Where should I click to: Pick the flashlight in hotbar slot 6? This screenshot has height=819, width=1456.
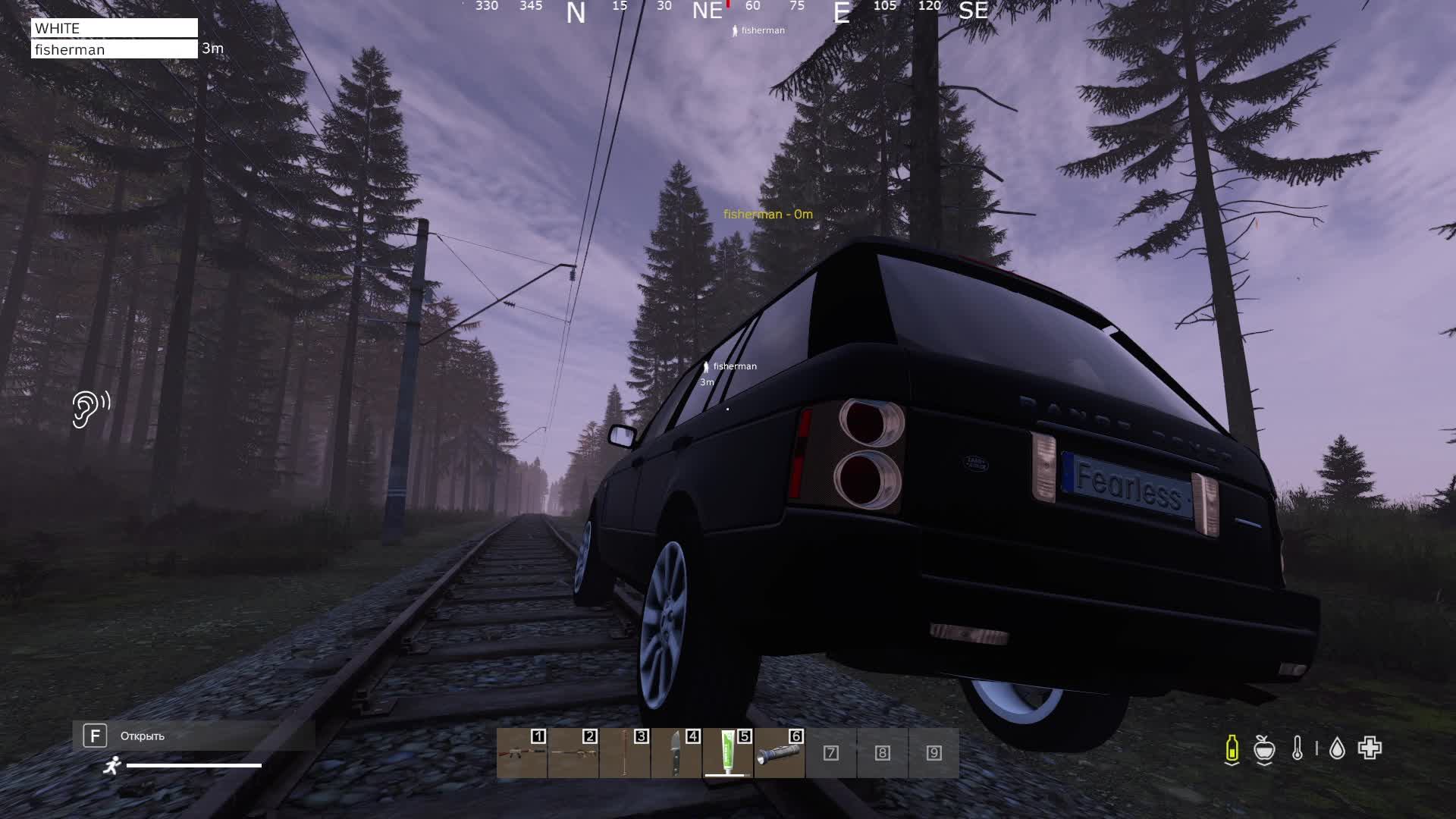tap(780, 753)
